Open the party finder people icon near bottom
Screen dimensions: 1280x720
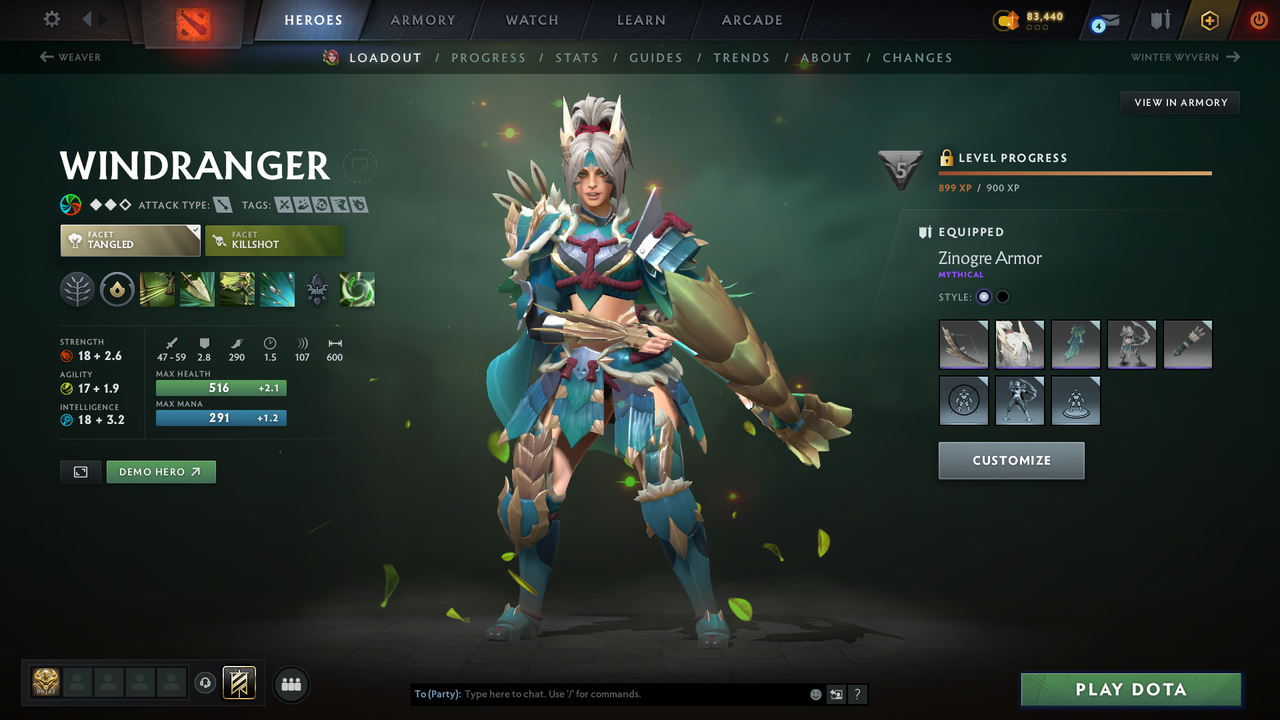(290, 683)
